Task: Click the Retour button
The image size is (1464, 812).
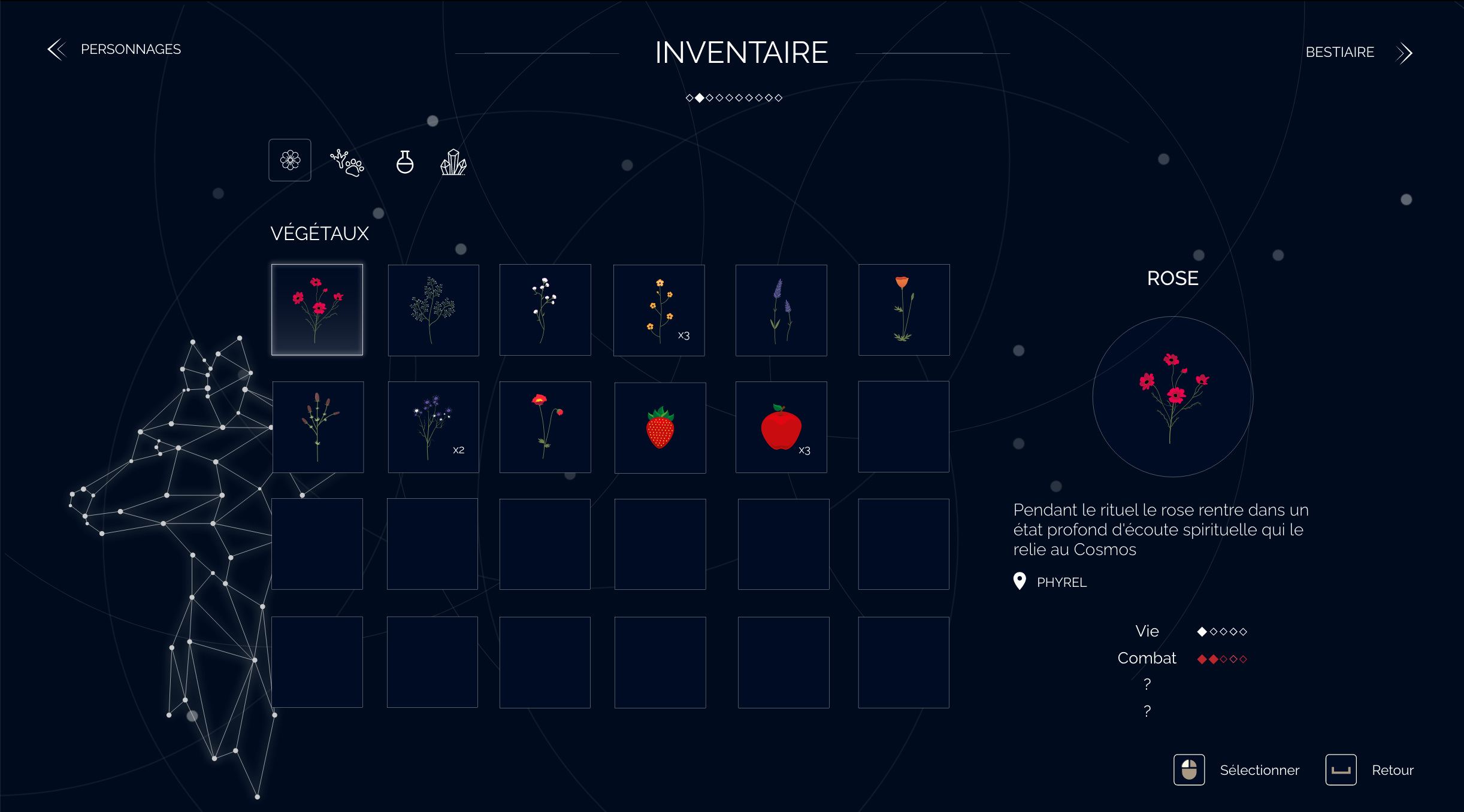Action: coord(1369,770)
